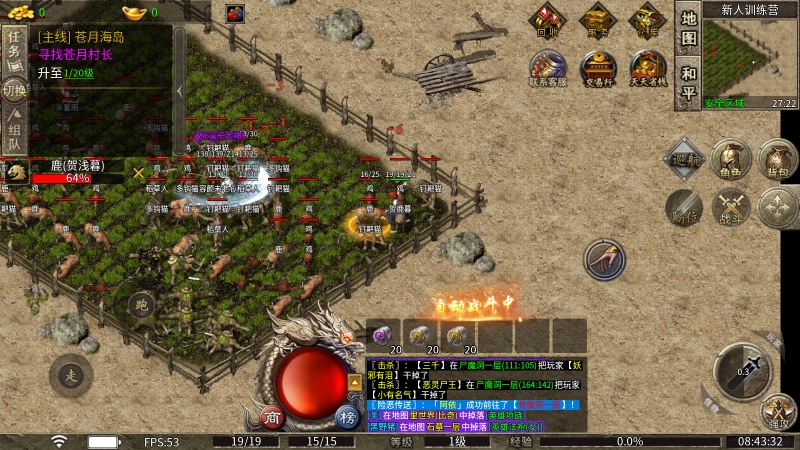Screen dimensions: 800x450
Task: Toggle the 走 walk mode button
Action: [70, 375]
